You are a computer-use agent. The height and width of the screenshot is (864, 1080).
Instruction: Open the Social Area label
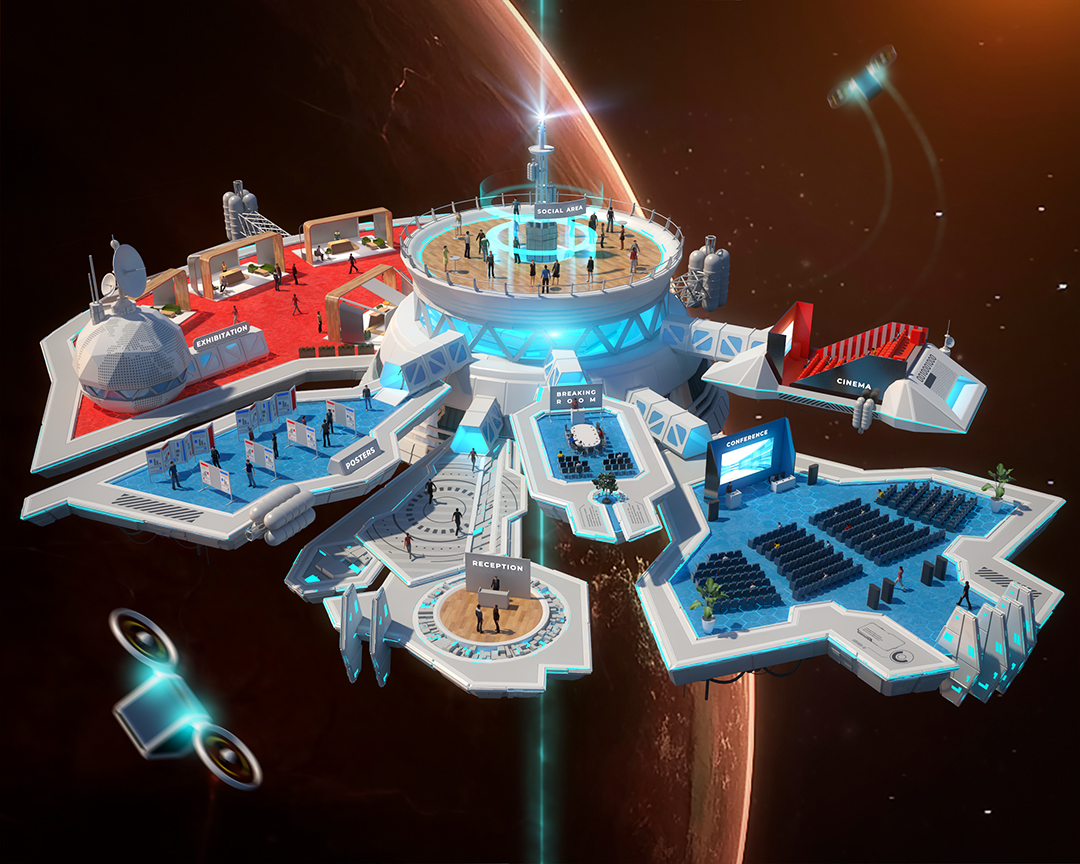(559, 210)
